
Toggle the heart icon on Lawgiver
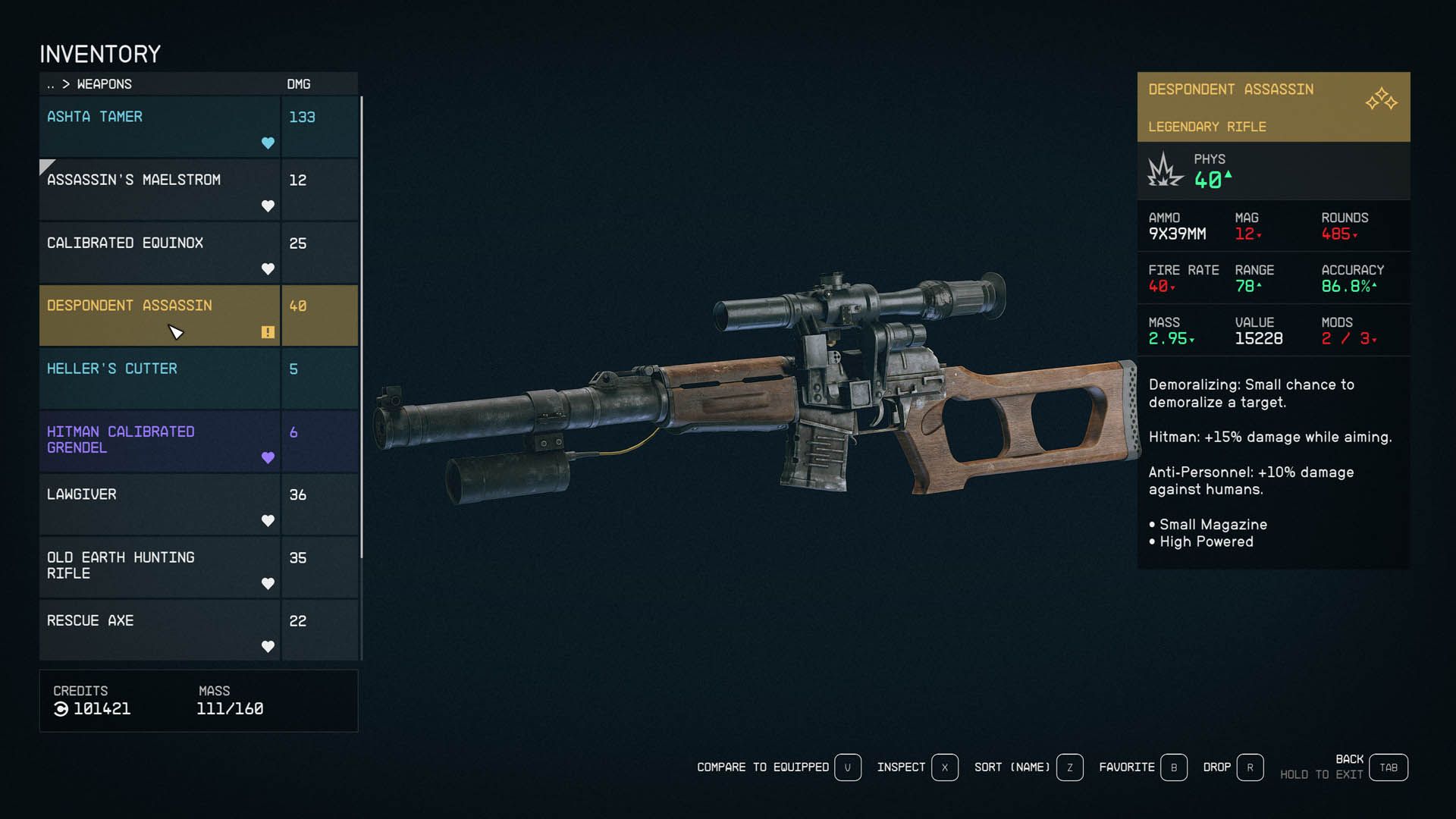pyautogui.click(x=268, y=521)
